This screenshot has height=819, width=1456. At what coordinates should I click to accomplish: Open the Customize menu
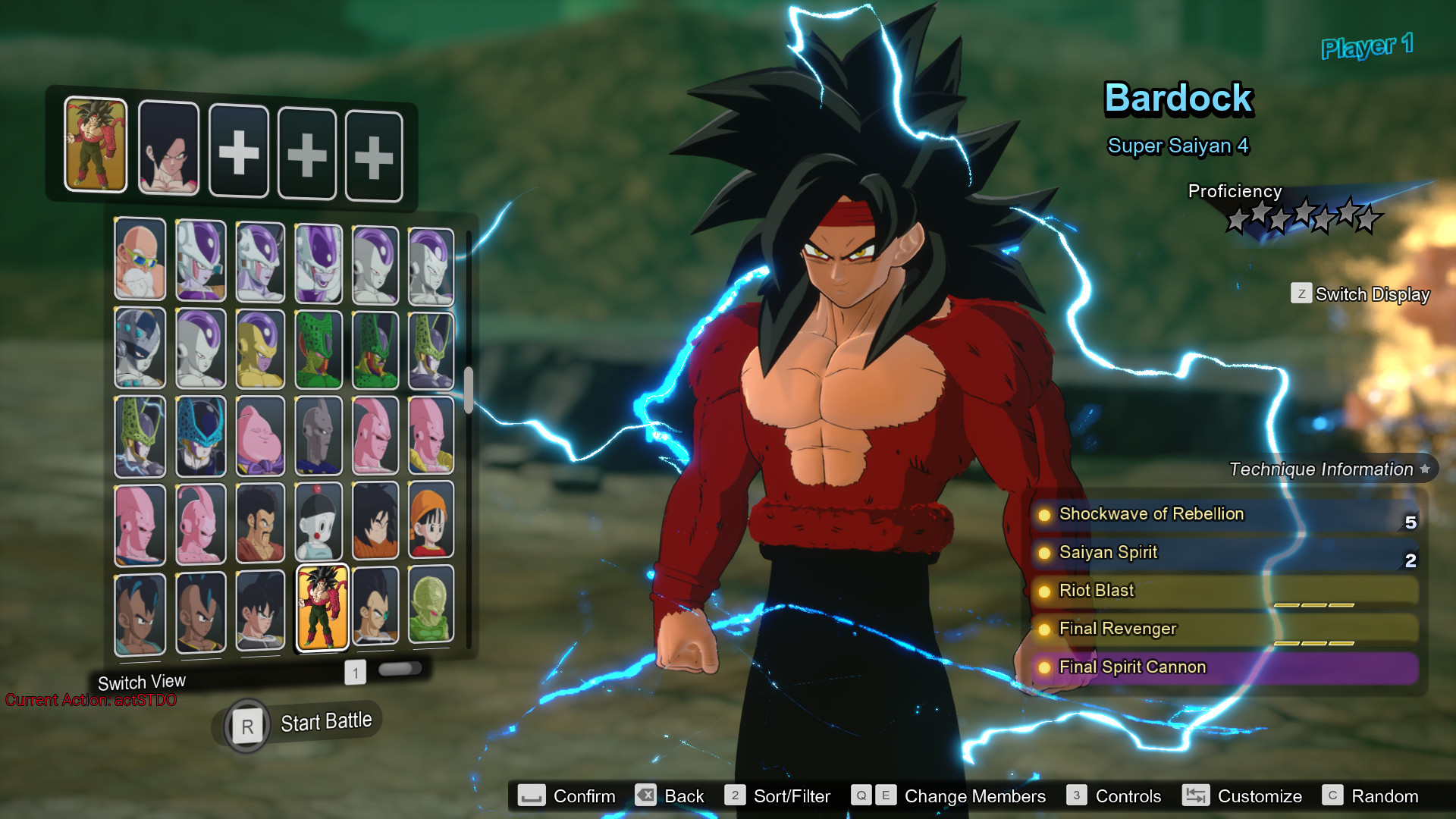tap(1243, 796)
